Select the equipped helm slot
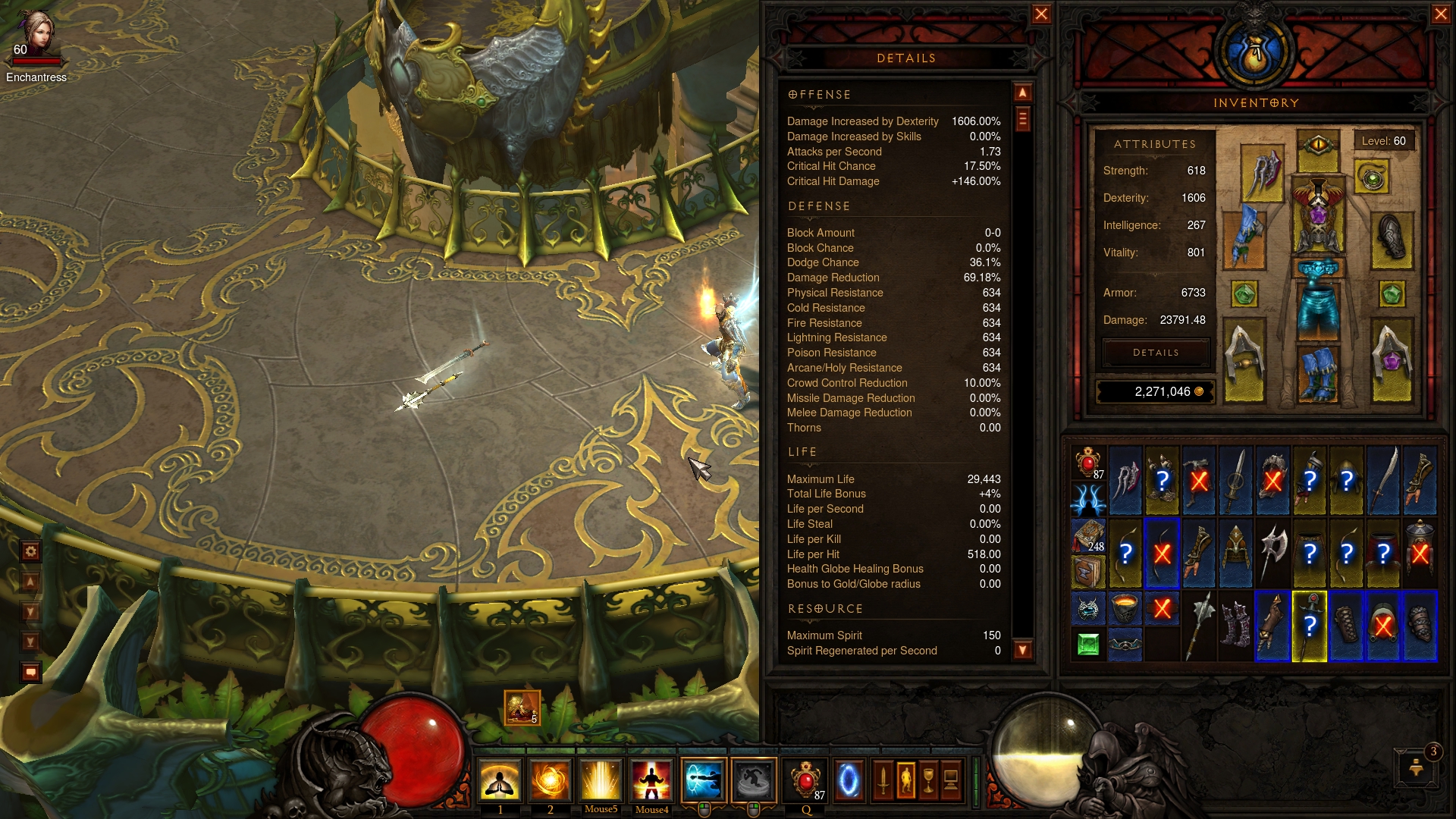The image size is (1456, 819). click(x=1318, y=147)
